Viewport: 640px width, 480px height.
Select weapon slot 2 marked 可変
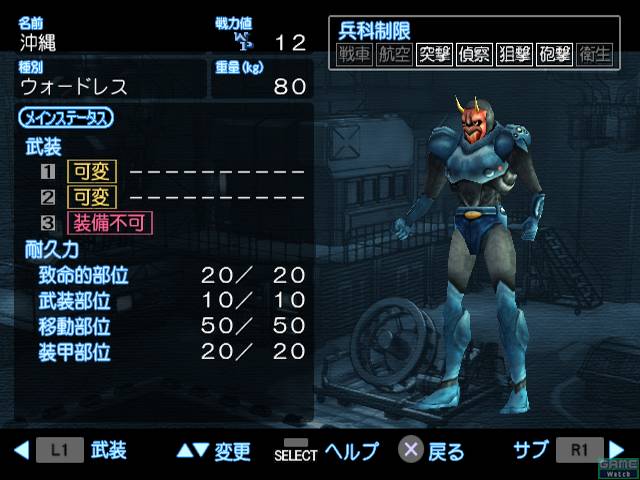click(x=91, y=197)
